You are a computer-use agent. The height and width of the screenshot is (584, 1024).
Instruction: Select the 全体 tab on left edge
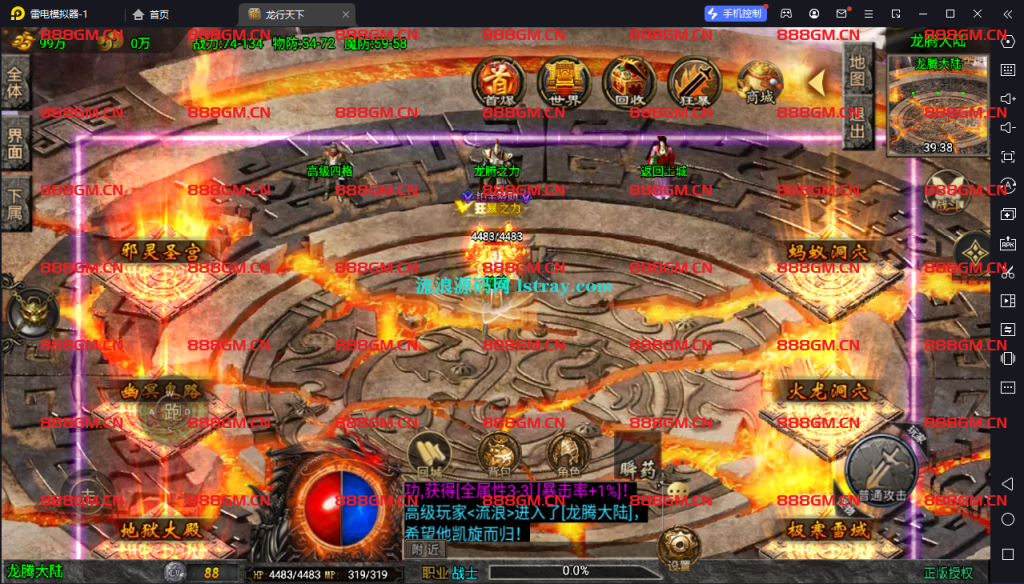tap(14, 82)
